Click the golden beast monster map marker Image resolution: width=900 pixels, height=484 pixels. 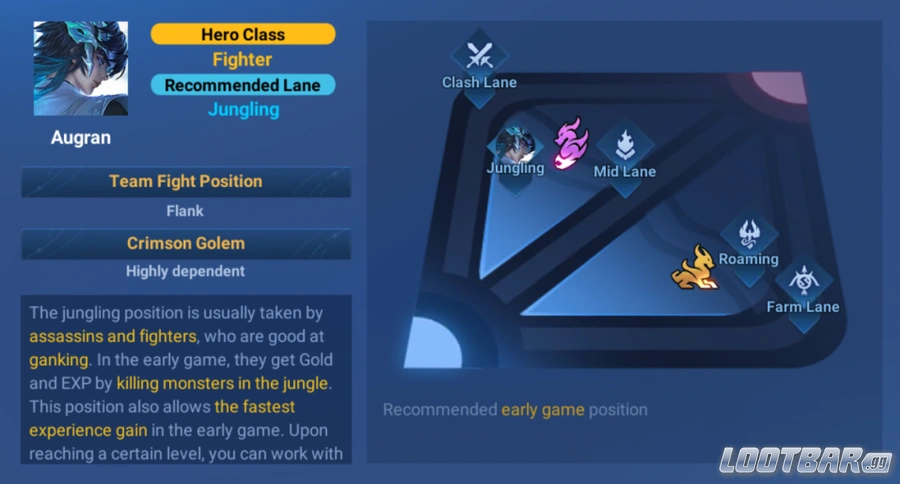coord(695,268)
